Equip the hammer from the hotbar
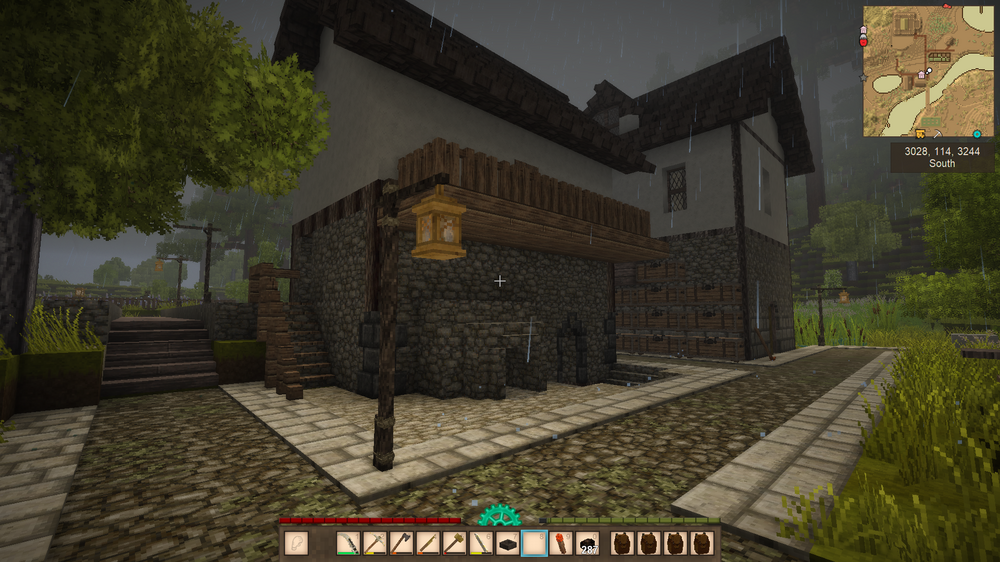 pos(455,544)
